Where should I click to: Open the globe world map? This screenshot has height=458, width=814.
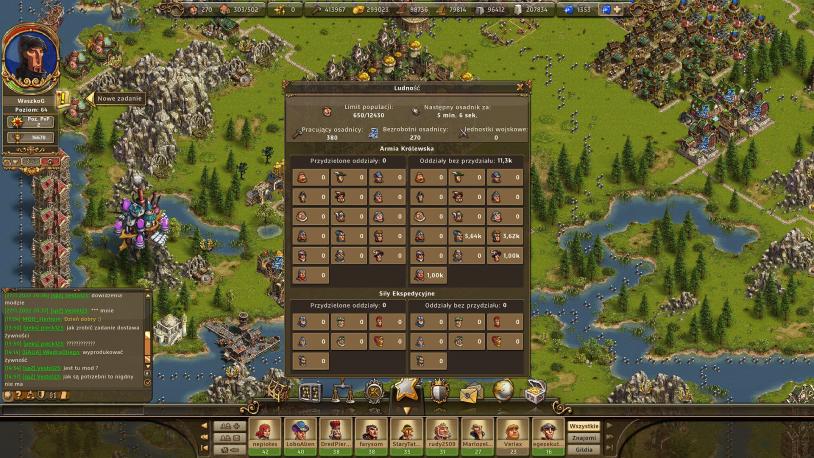[503, 390]
